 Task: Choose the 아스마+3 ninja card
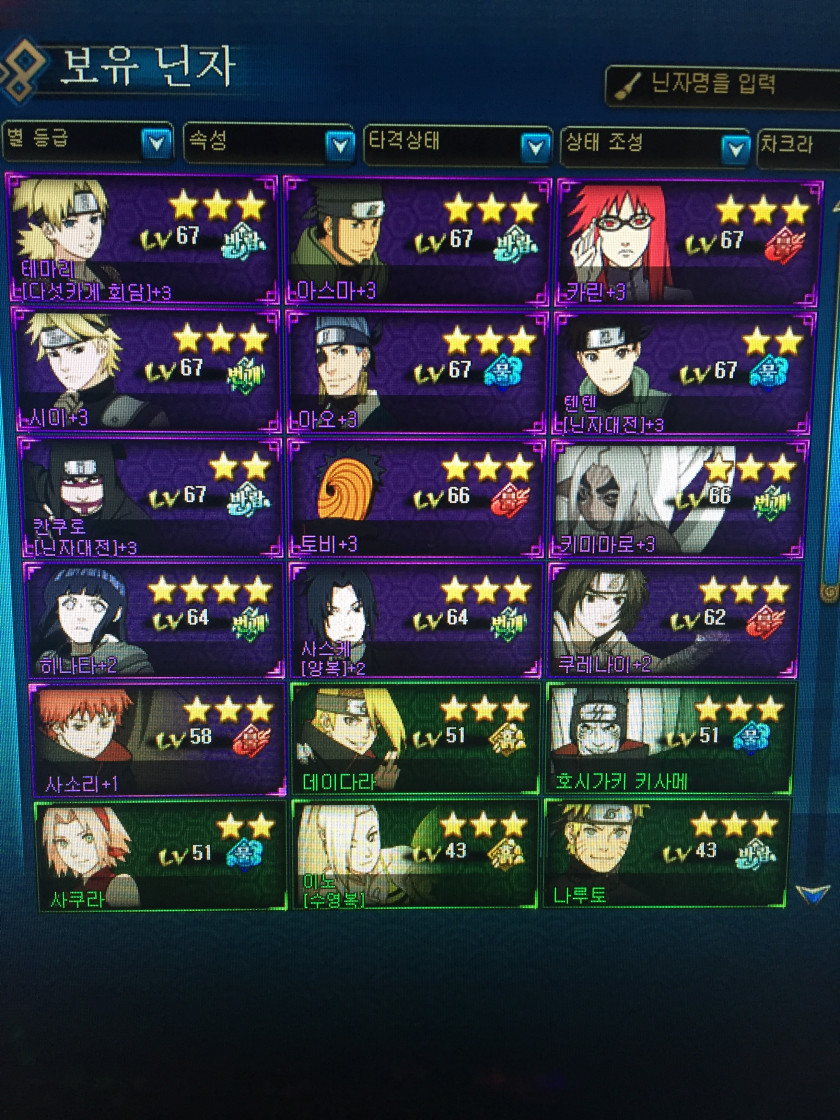click(416, 240)
